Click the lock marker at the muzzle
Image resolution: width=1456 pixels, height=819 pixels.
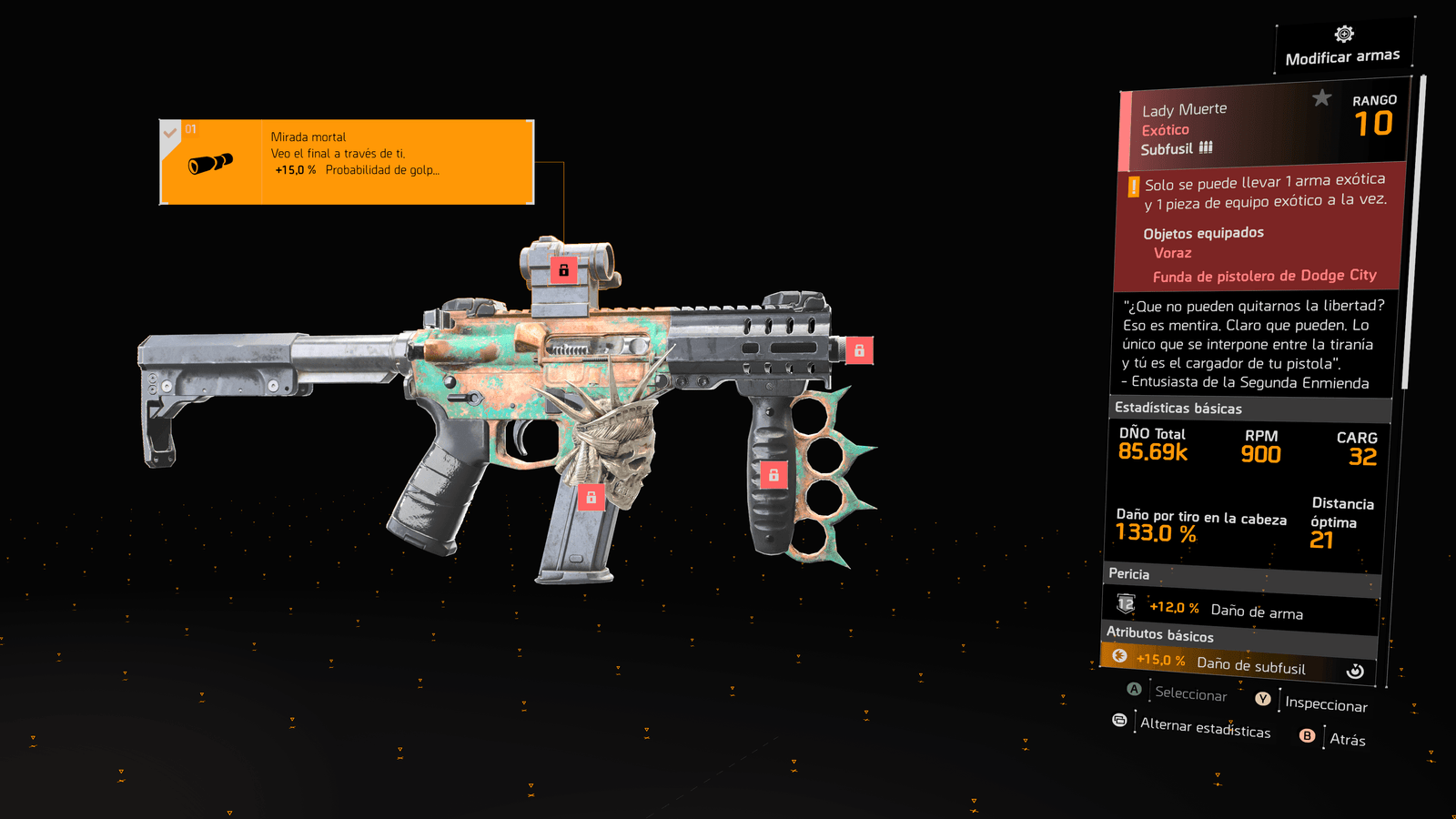tap(859, 349)
